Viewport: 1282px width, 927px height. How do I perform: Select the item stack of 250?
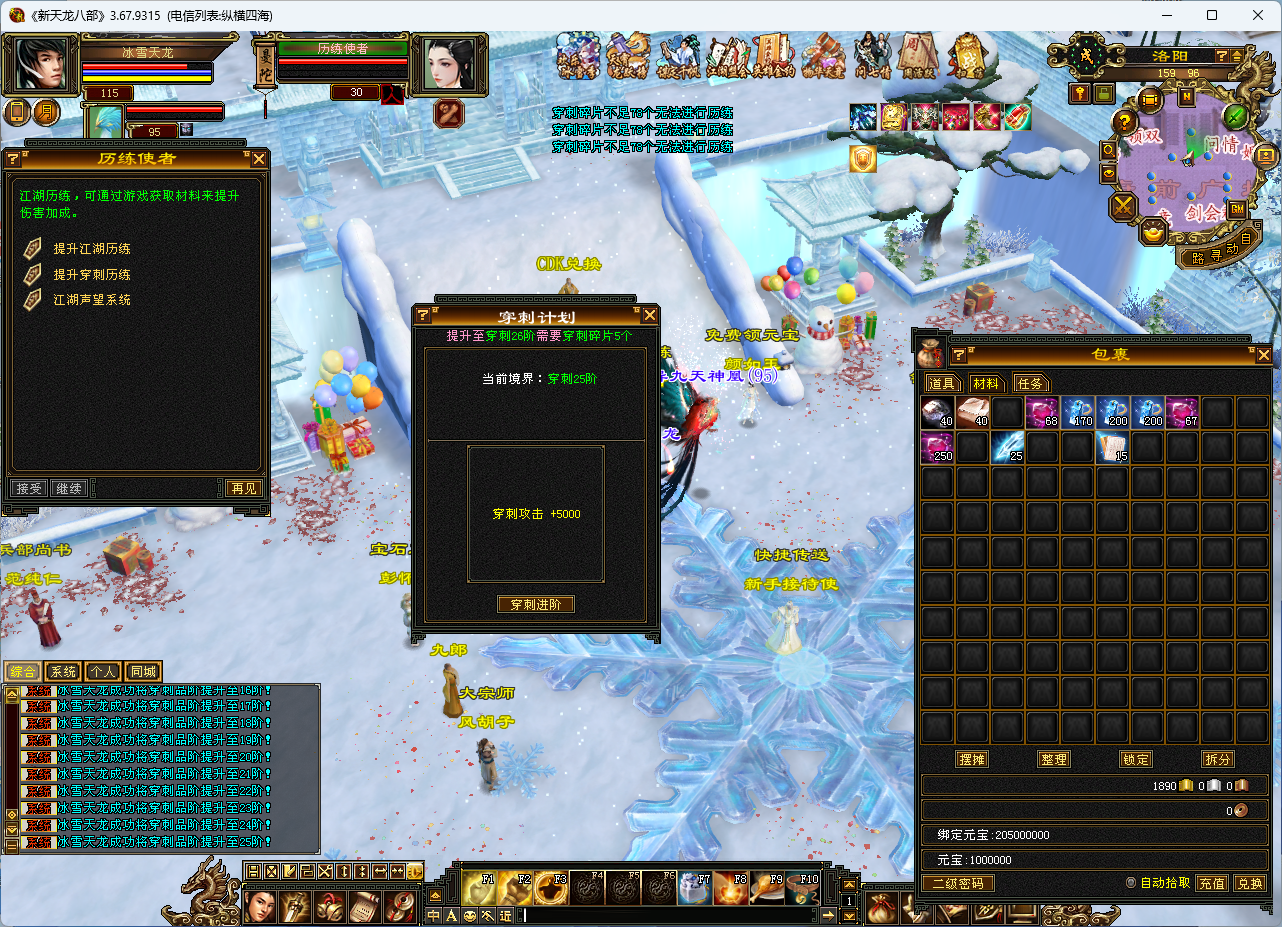pyautogui.click(x=937, y=447)
